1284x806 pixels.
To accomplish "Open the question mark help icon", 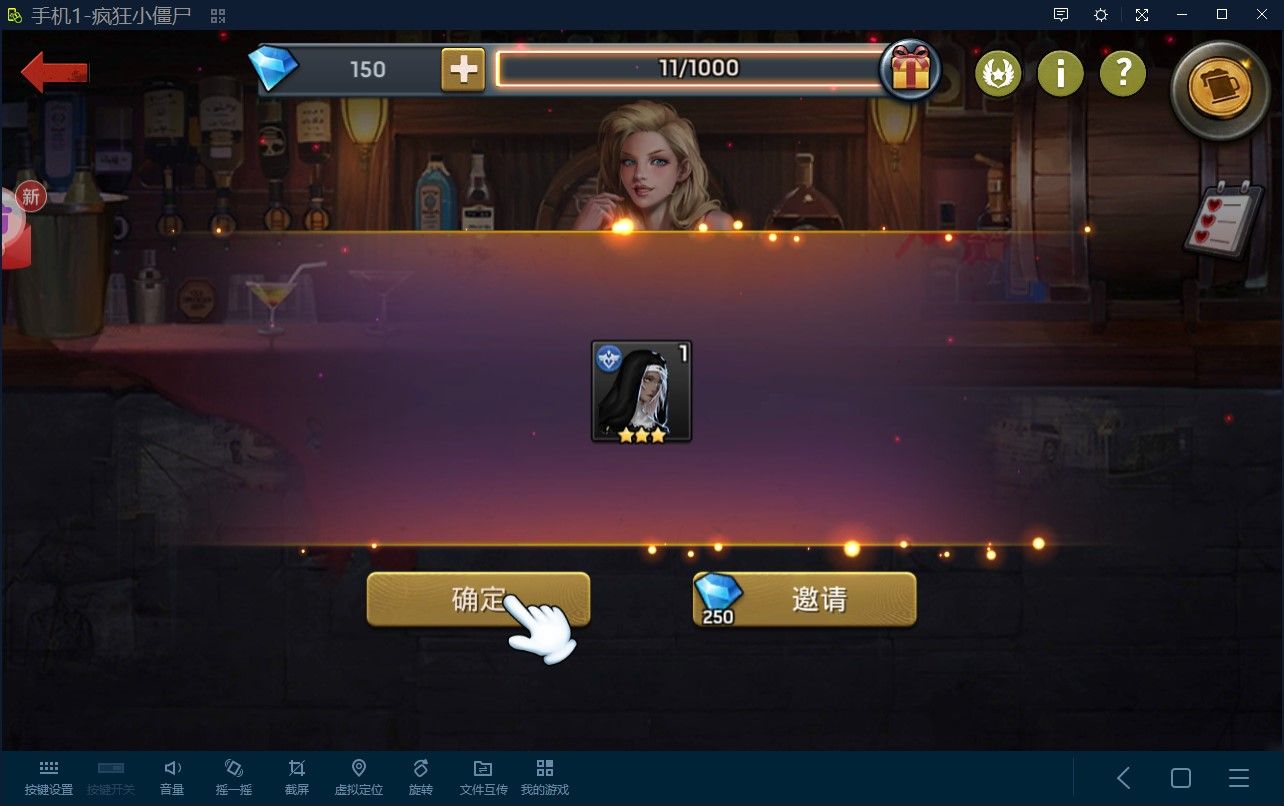I will [x=1122, y=72].
